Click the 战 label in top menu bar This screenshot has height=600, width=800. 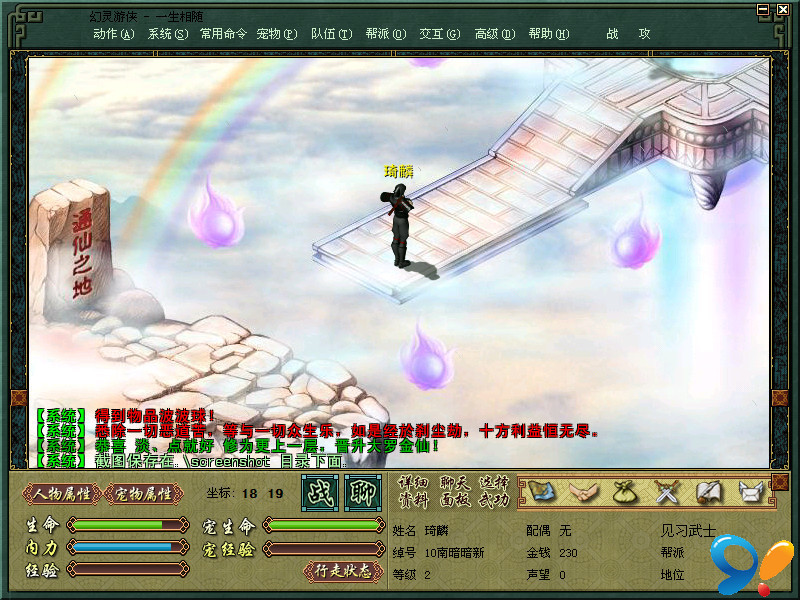612,33
